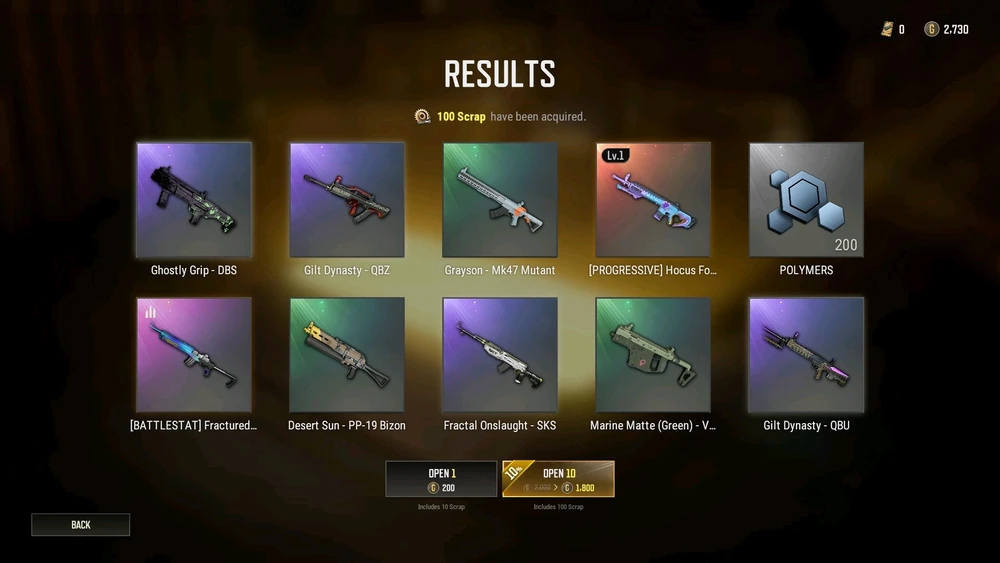Choose the Gilt Dynasty QBU reward
Screen dimensions: 1000x563
806,355
